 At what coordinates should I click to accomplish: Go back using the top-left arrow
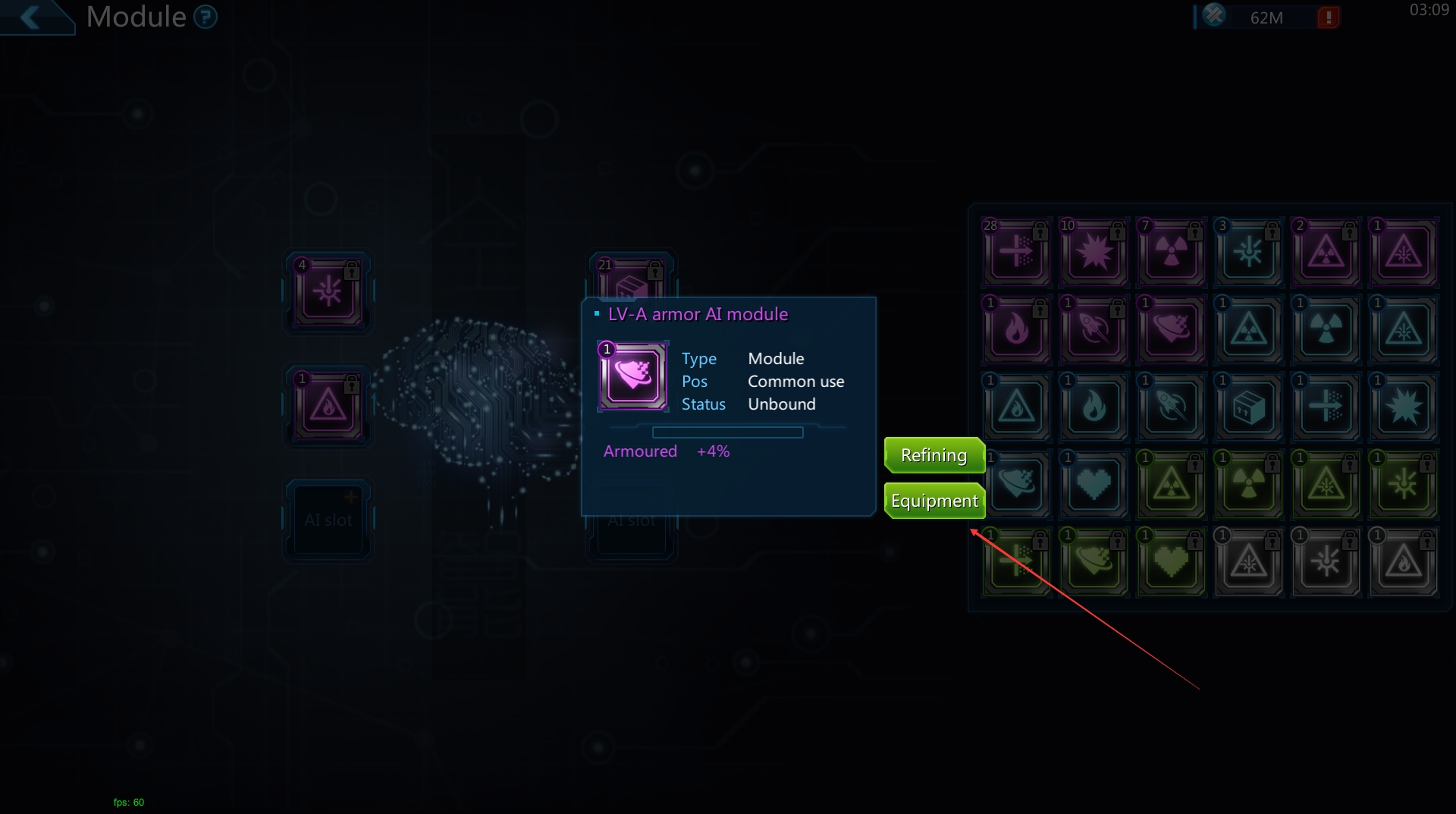(32, 17)
